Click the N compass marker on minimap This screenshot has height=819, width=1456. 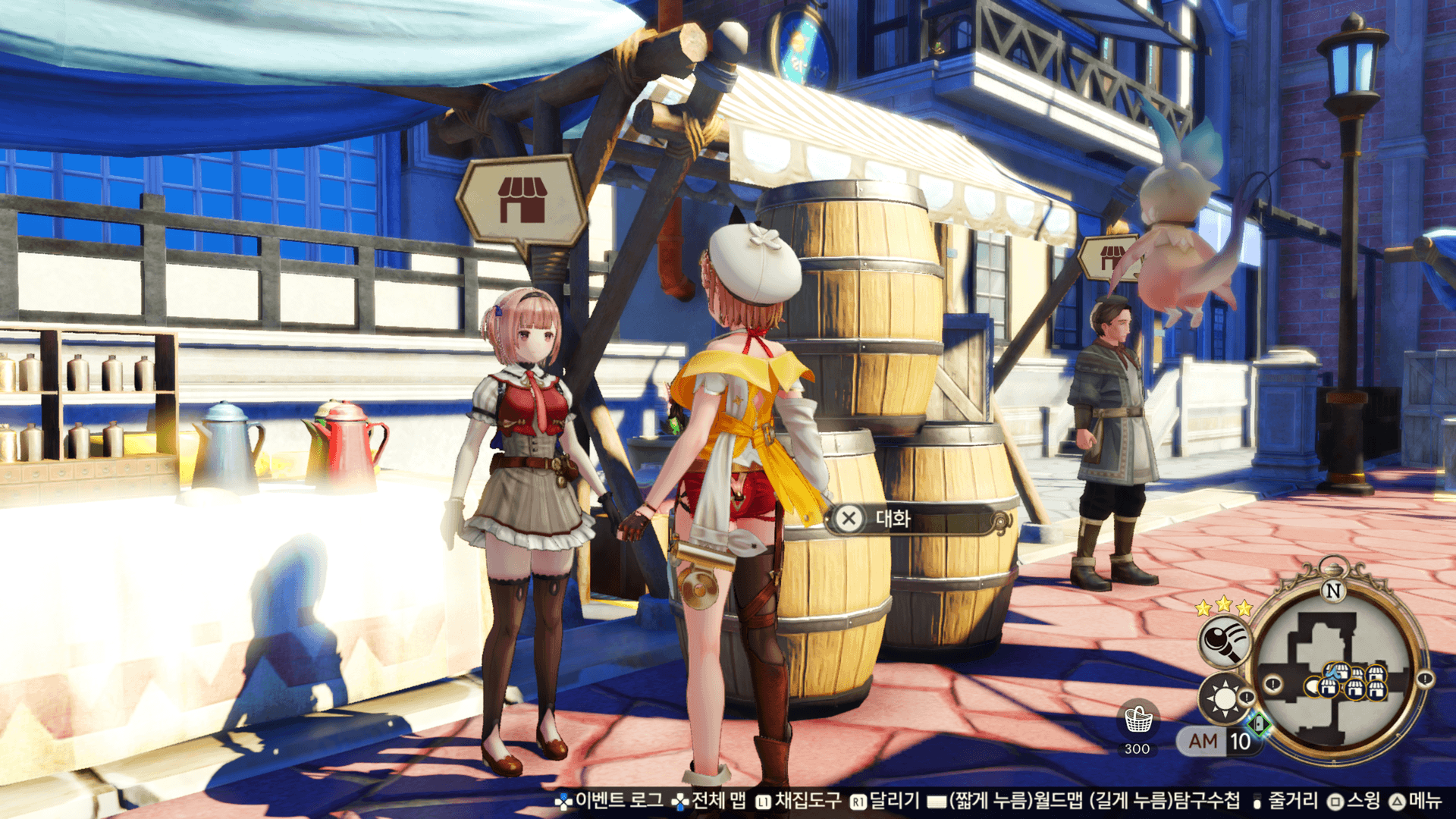[x=1332, y=590]
